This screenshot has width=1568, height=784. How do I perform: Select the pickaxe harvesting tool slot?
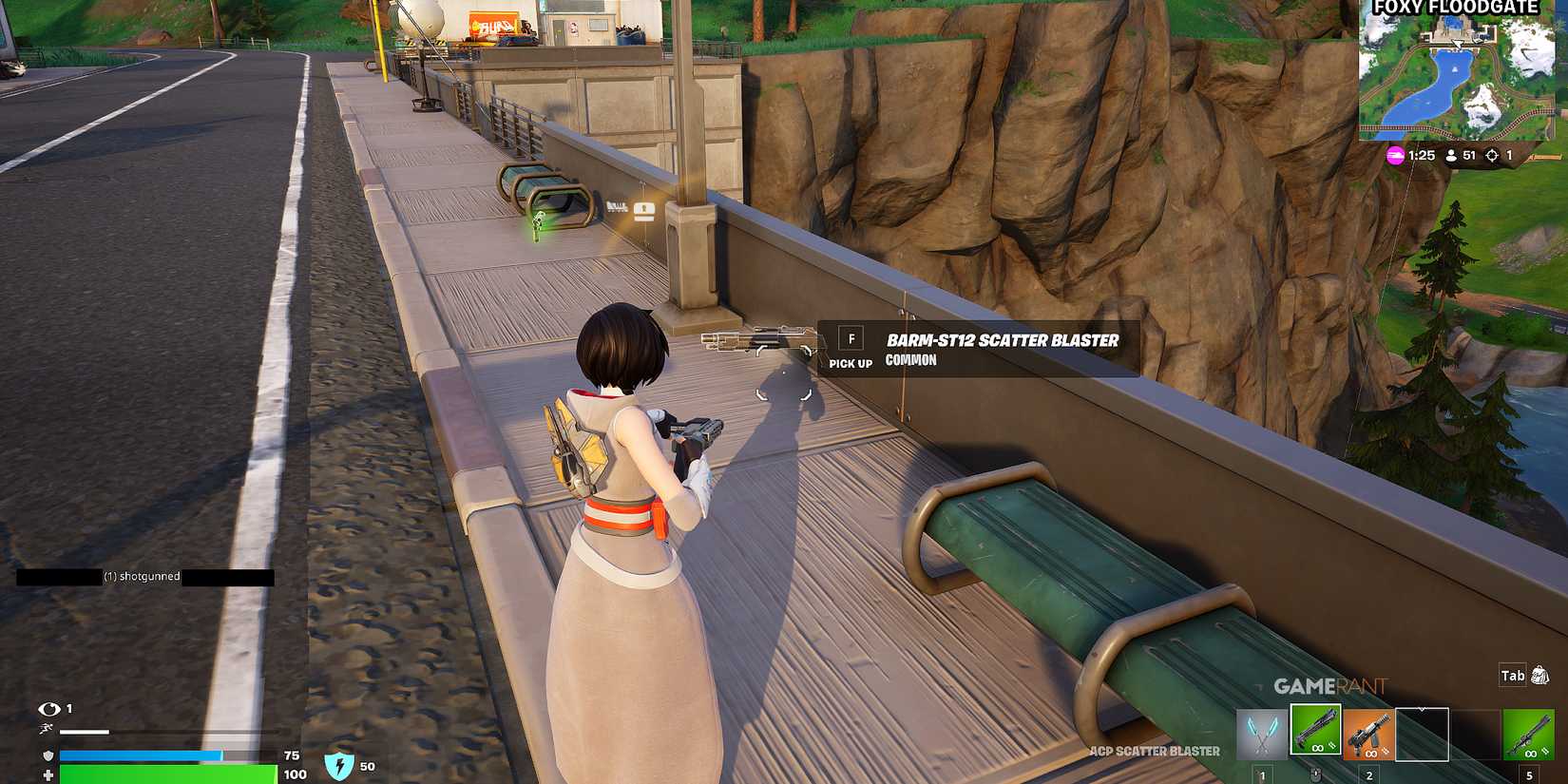tap(1261, 735)
